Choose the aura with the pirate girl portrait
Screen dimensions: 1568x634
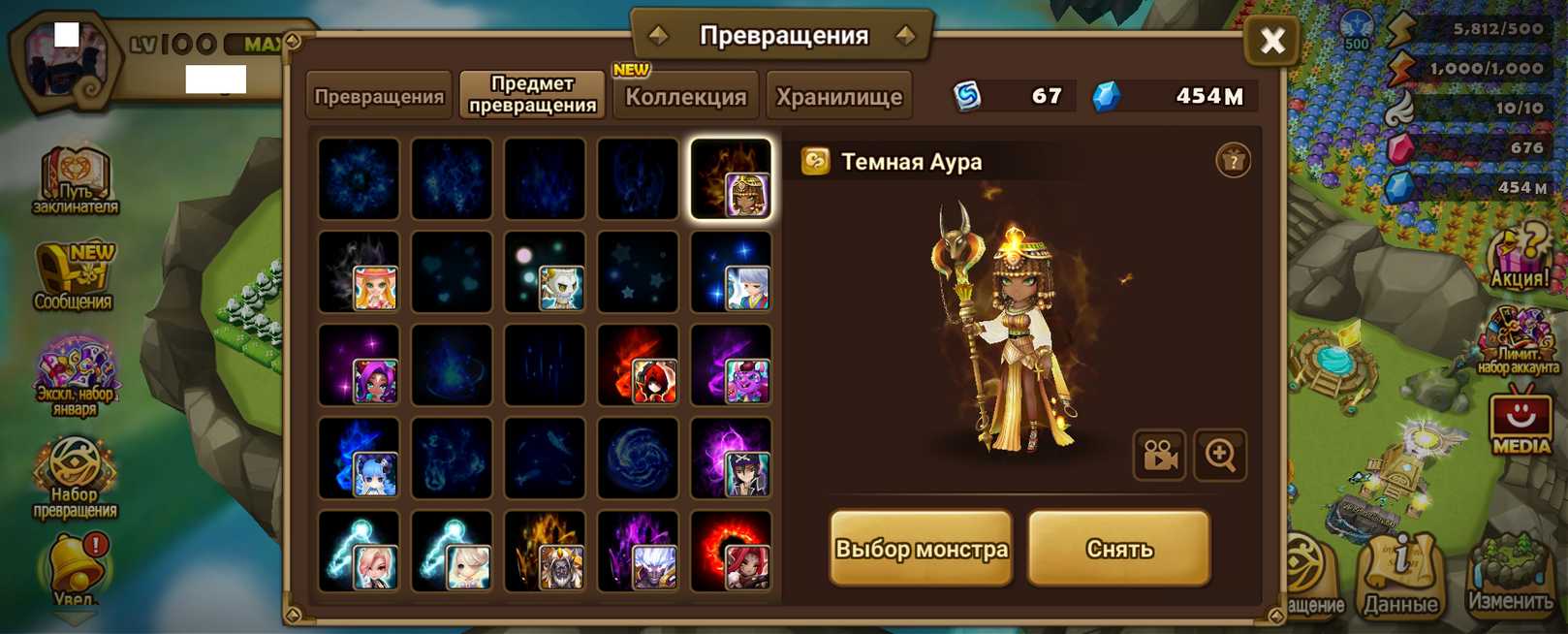[731, 458]
